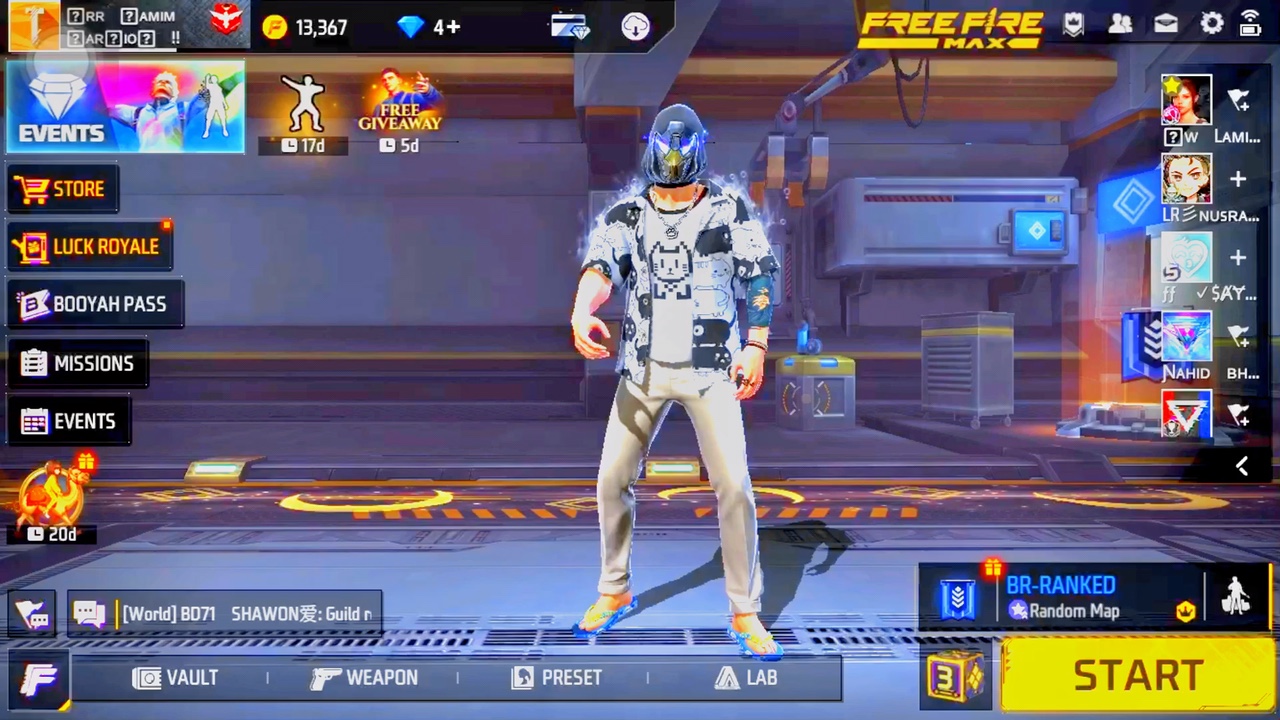Open the Events calendar entry
The image size is (1280, 720).
[69, 421]
